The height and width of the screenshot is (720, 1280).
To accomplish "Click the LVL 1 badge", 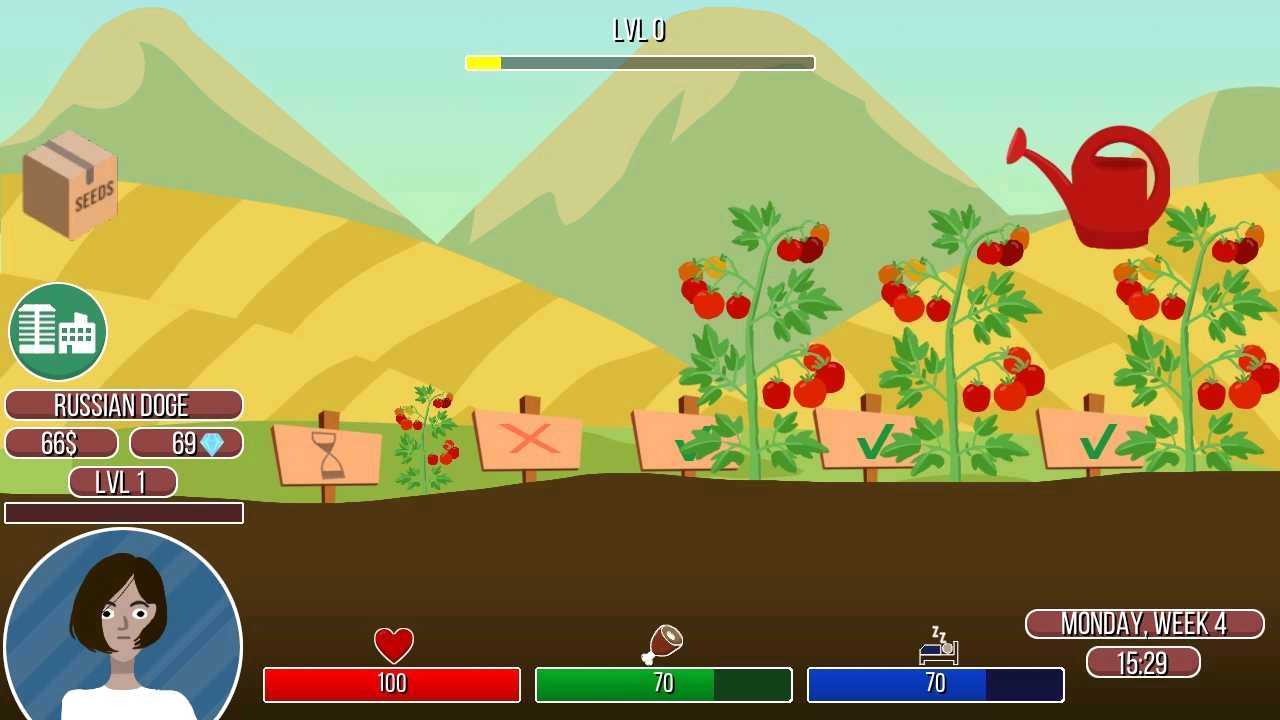I will pos(122,482).
